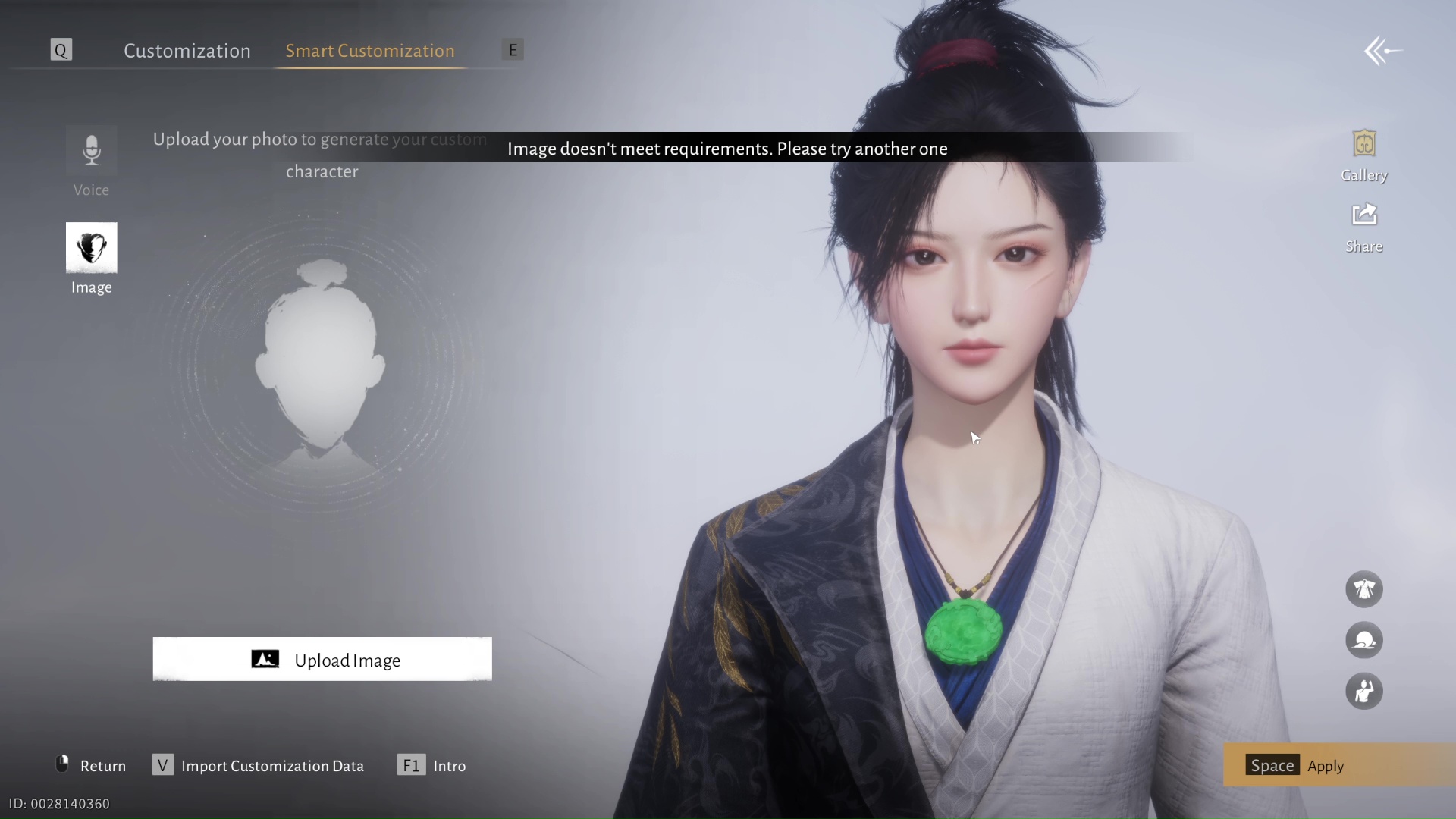Switch to the Customization tab
Image resolution: width=1456 pixels, height=819 pixels.
coord(187,51)
